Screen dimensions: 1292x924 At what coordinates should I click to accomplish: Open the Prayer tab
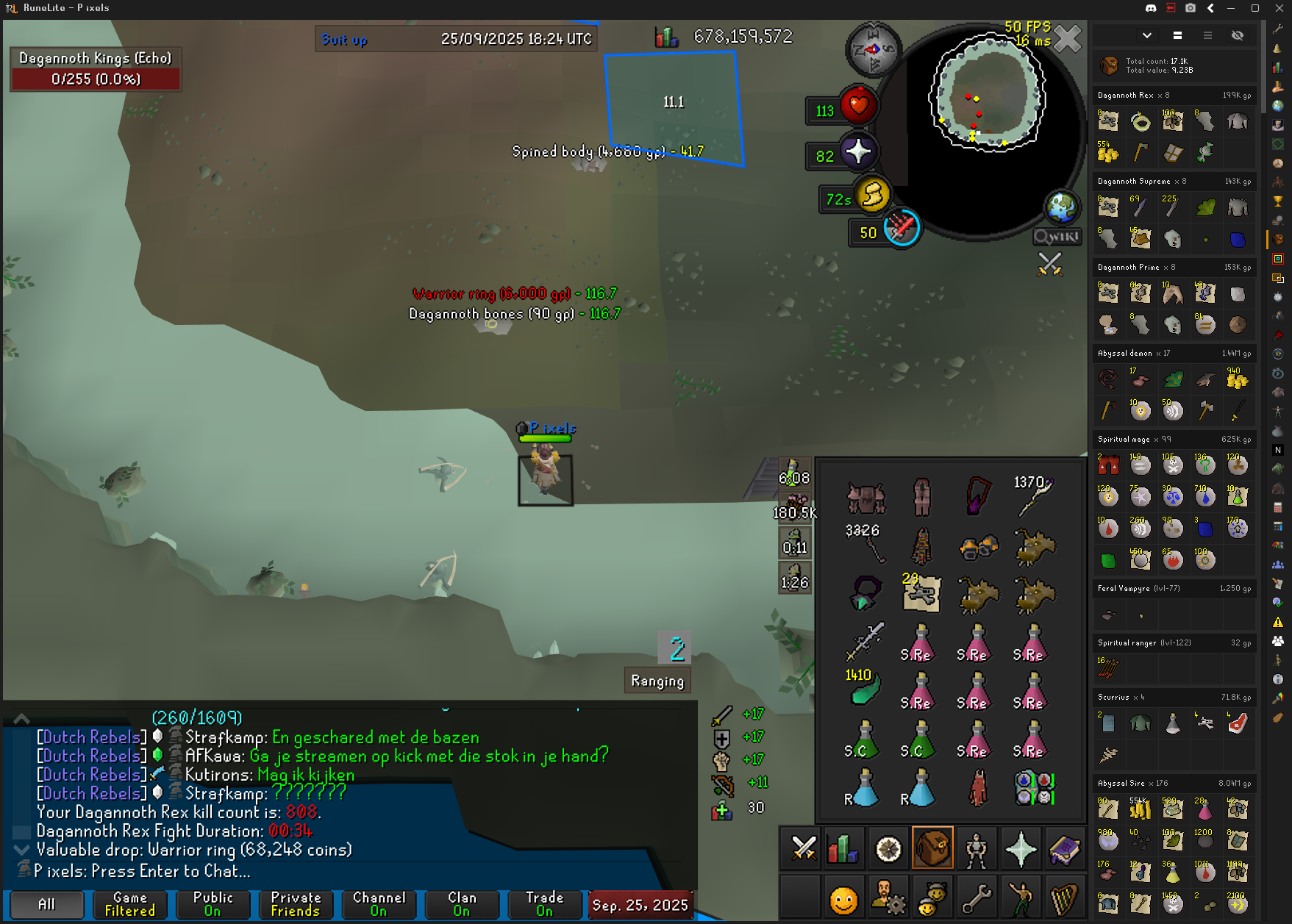click(1021, 849)
